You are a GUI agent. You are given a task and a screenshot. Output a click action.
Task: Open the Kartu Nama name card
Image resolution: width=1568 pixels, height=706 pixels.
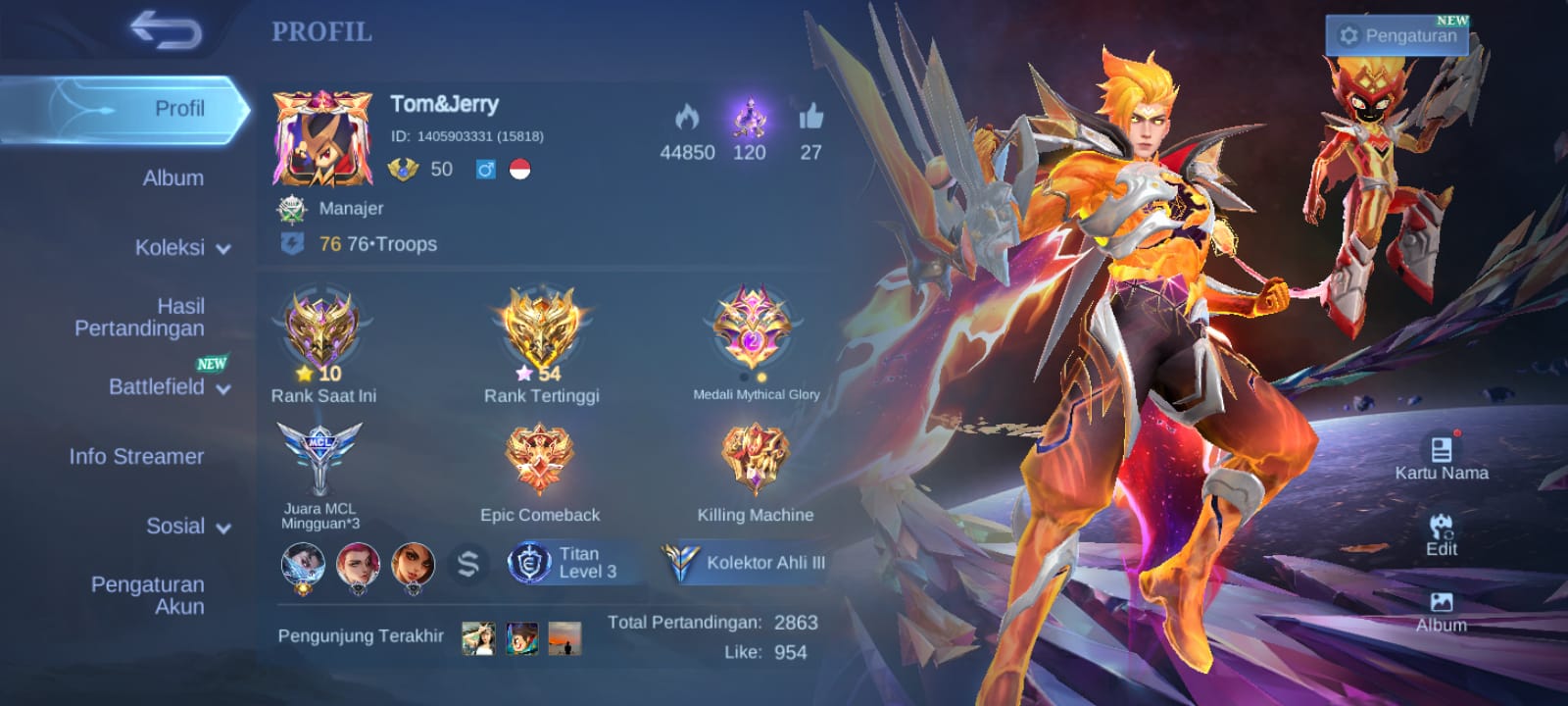click(x=1441, y=458)
